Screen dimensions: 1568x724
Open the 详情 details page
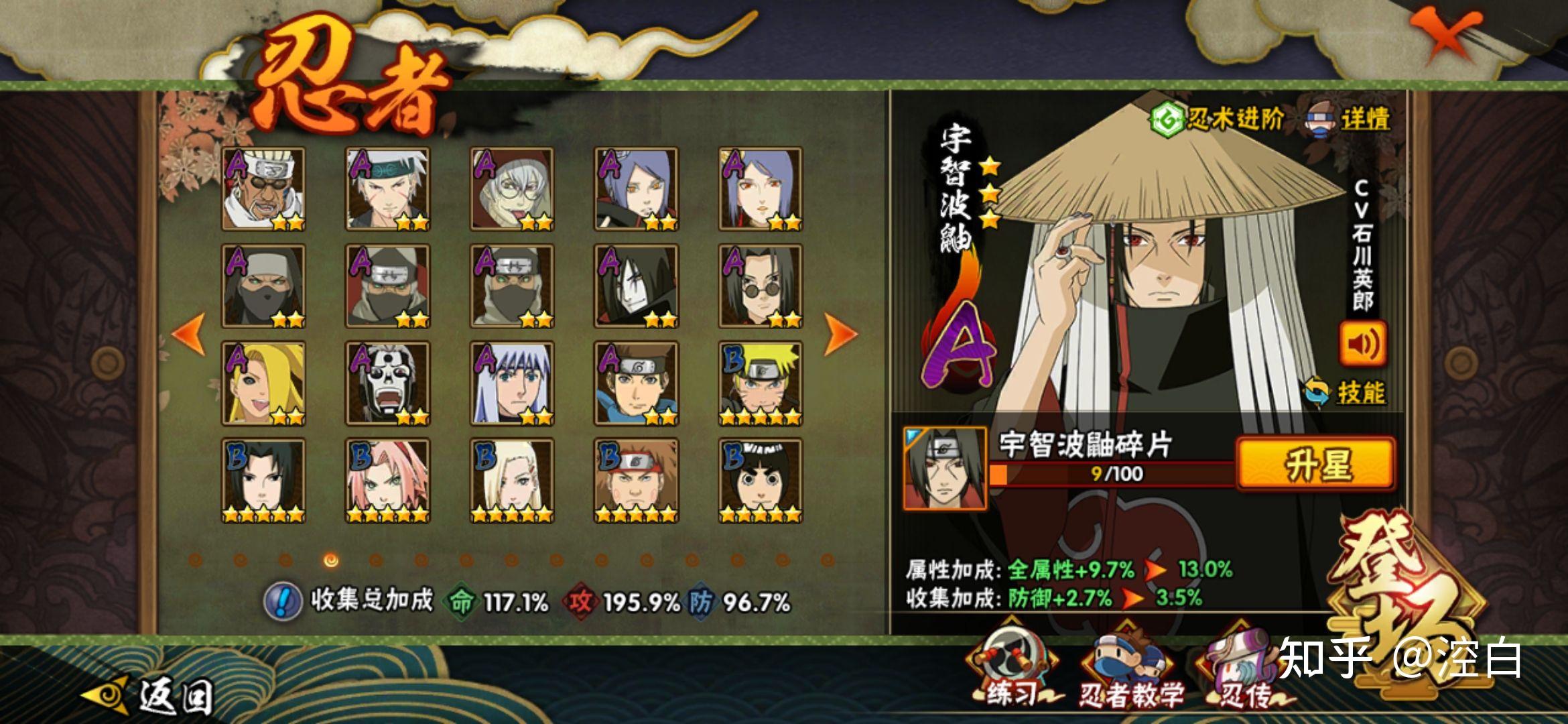1348,121
